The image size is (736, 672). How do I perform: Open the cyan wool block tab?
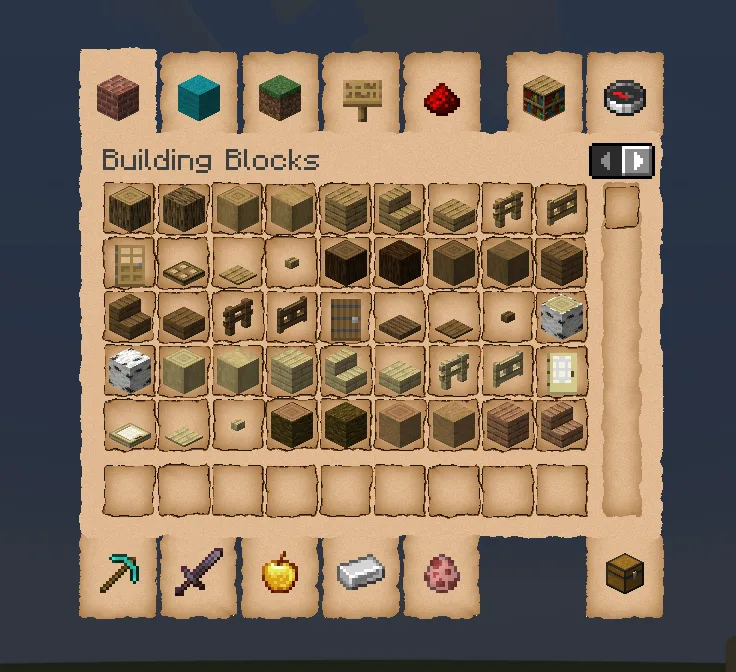[x=198, y=98]
